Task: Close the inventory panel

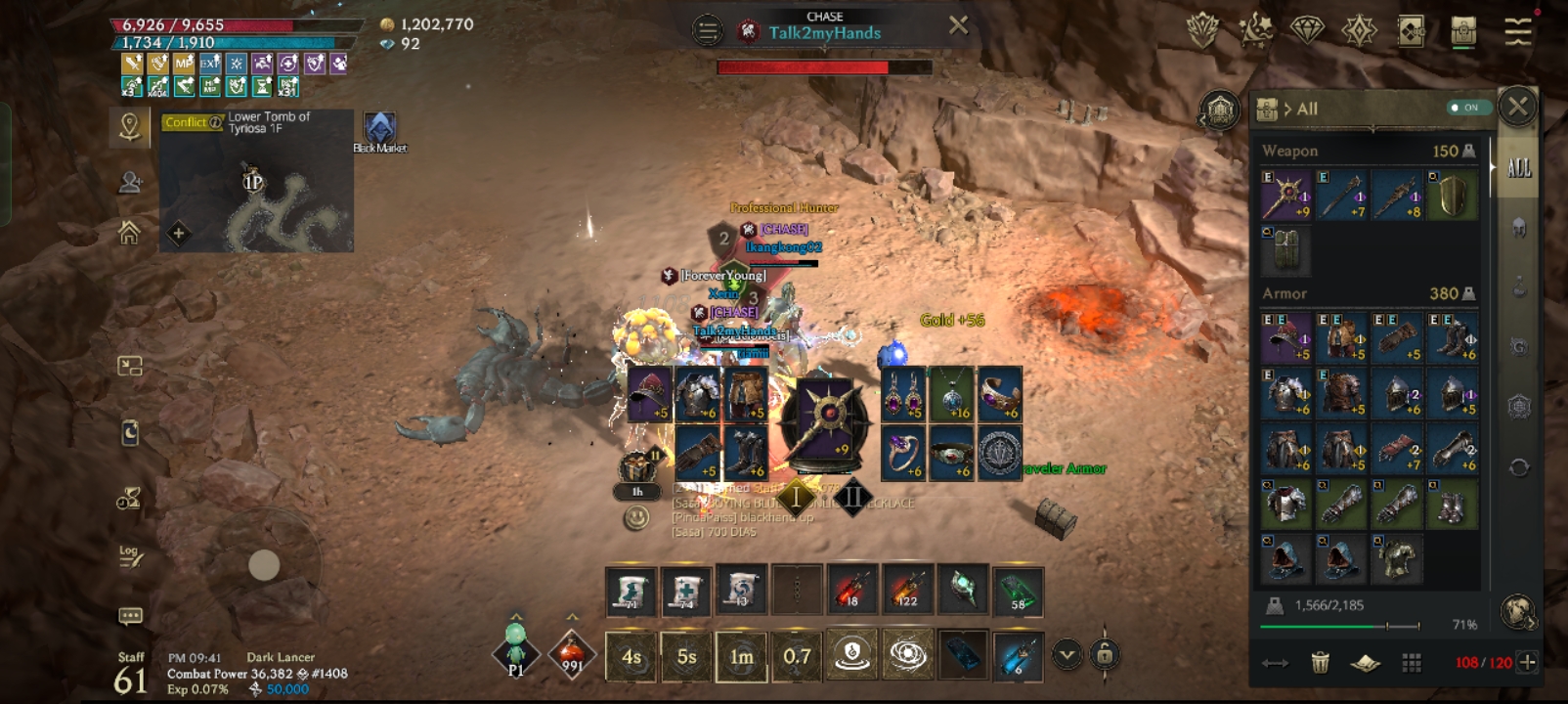Action: click(1517, 106)
